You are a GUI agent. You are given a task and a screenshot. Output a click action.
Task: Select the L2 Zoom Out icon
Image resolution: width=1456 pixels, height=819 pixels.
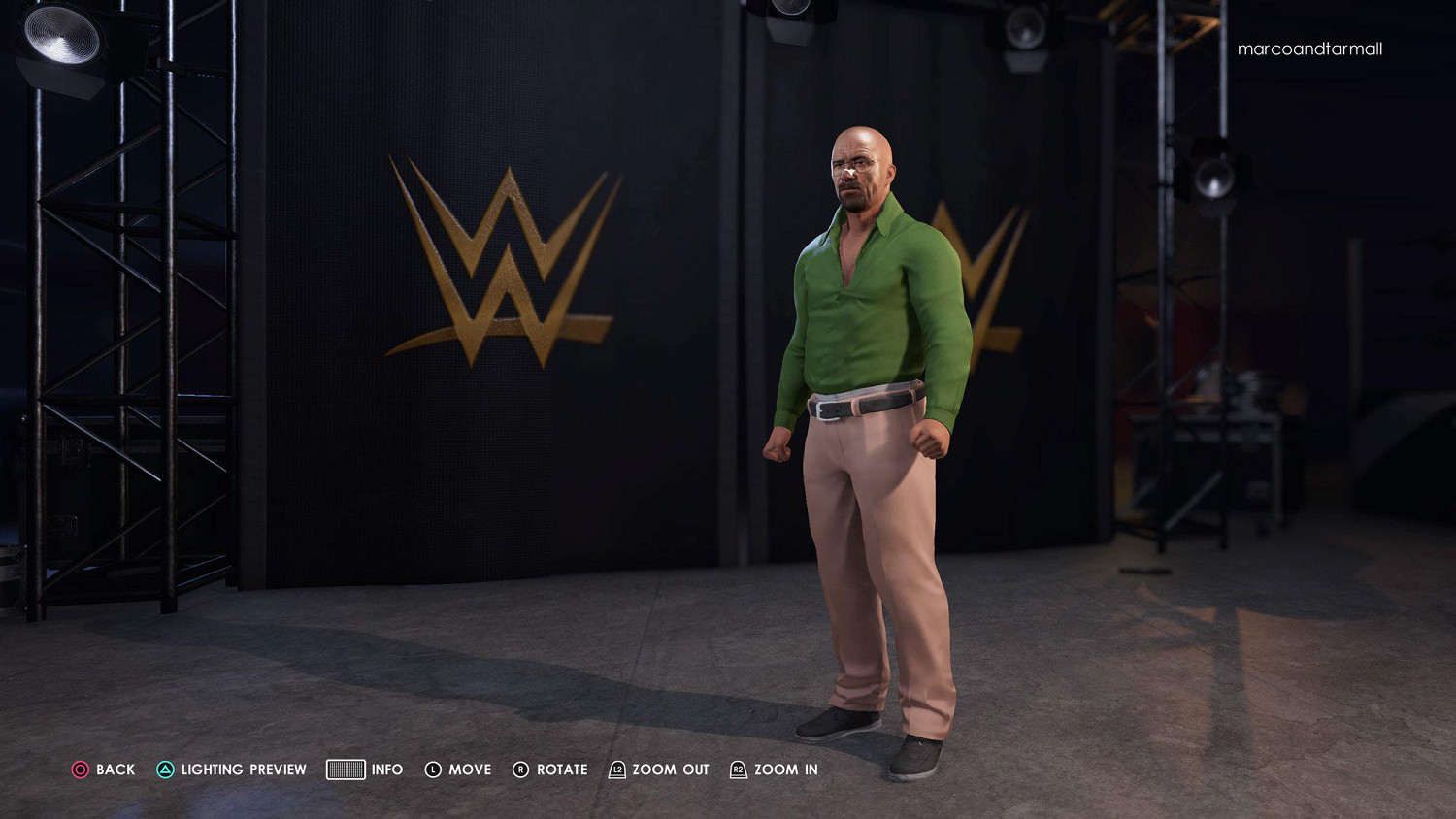tap(615, 770)
